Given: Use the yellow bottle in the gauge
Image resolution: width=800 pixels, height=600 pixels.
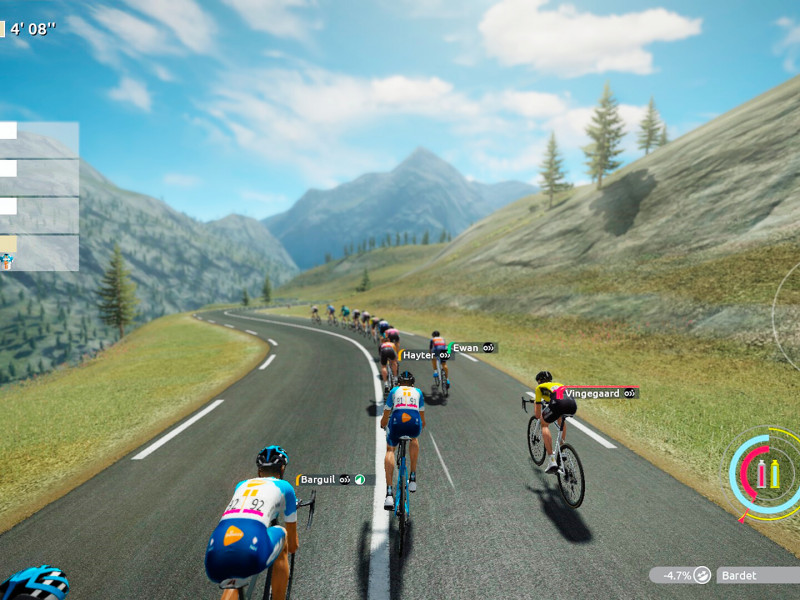Looking at the screenshot, I should (774, 474).
